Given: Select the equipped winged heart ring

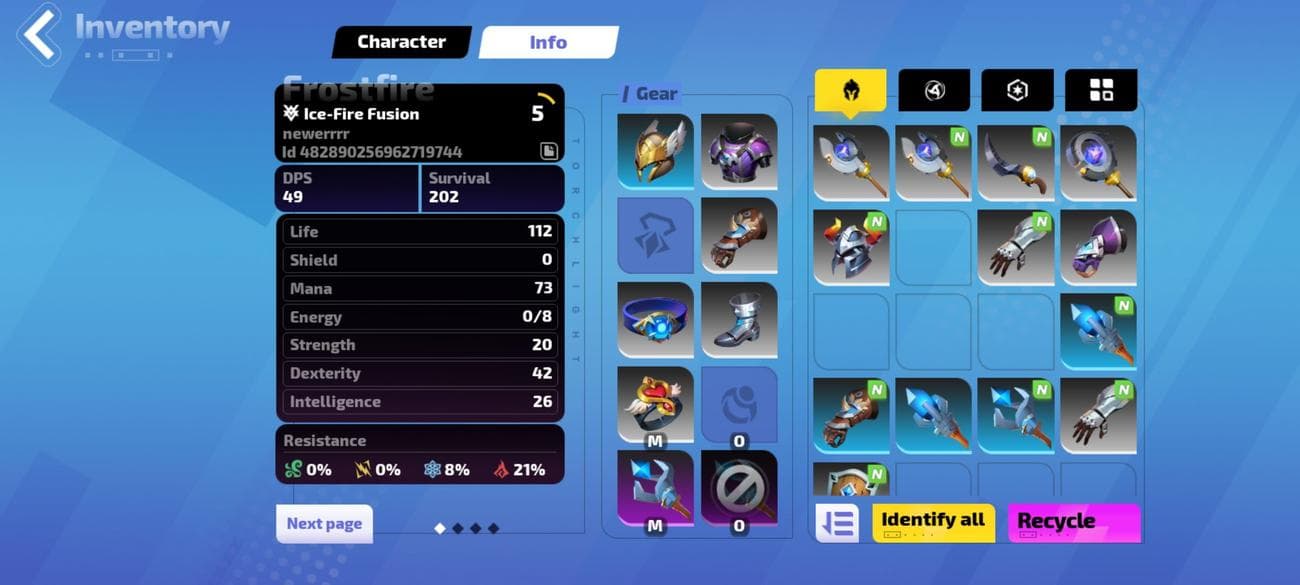Looking at the screenshot, I should pyautogui.click(x=655, y=402).
